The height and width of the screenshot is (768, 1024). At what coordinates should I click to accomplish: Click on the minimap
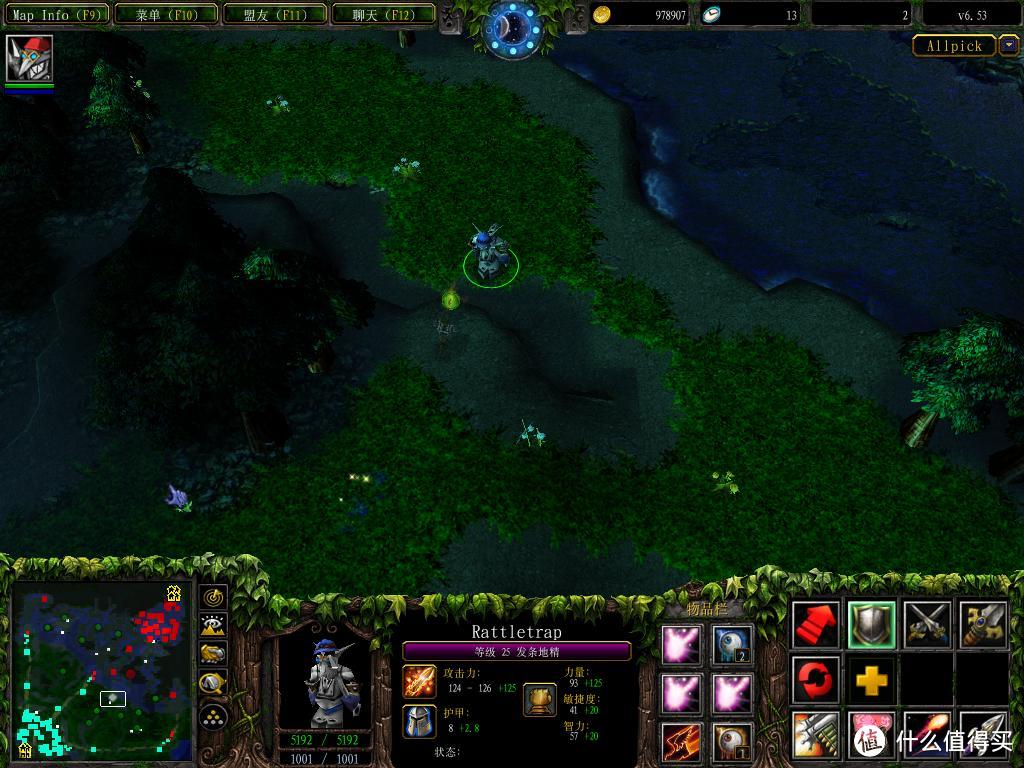[x=100, y=672]
